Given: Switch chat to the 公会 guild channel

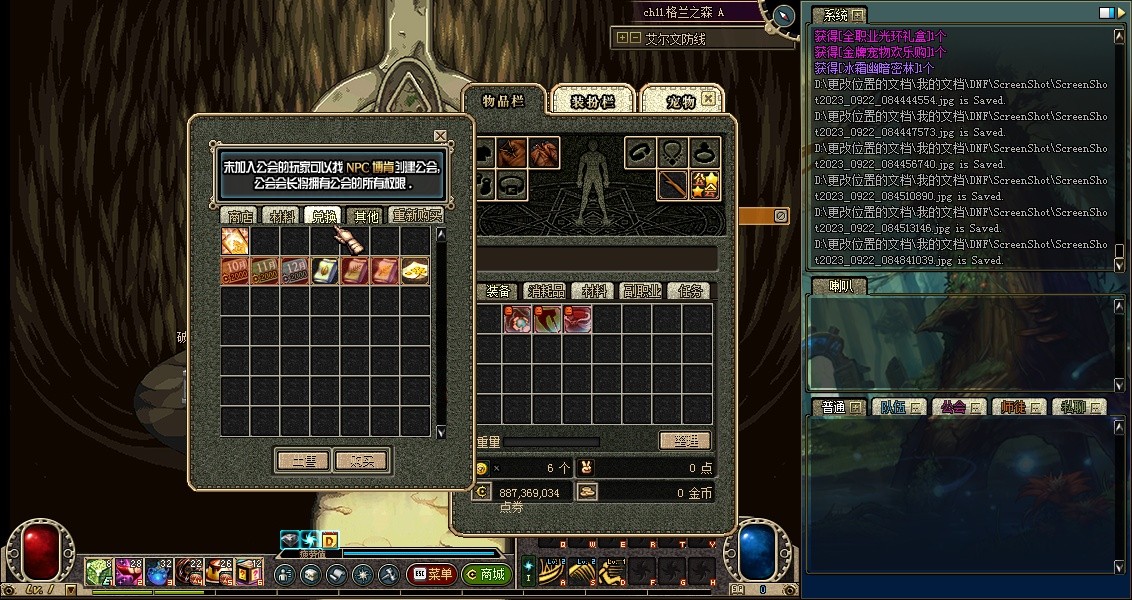Looking at the screenshot, I should 953,407.
